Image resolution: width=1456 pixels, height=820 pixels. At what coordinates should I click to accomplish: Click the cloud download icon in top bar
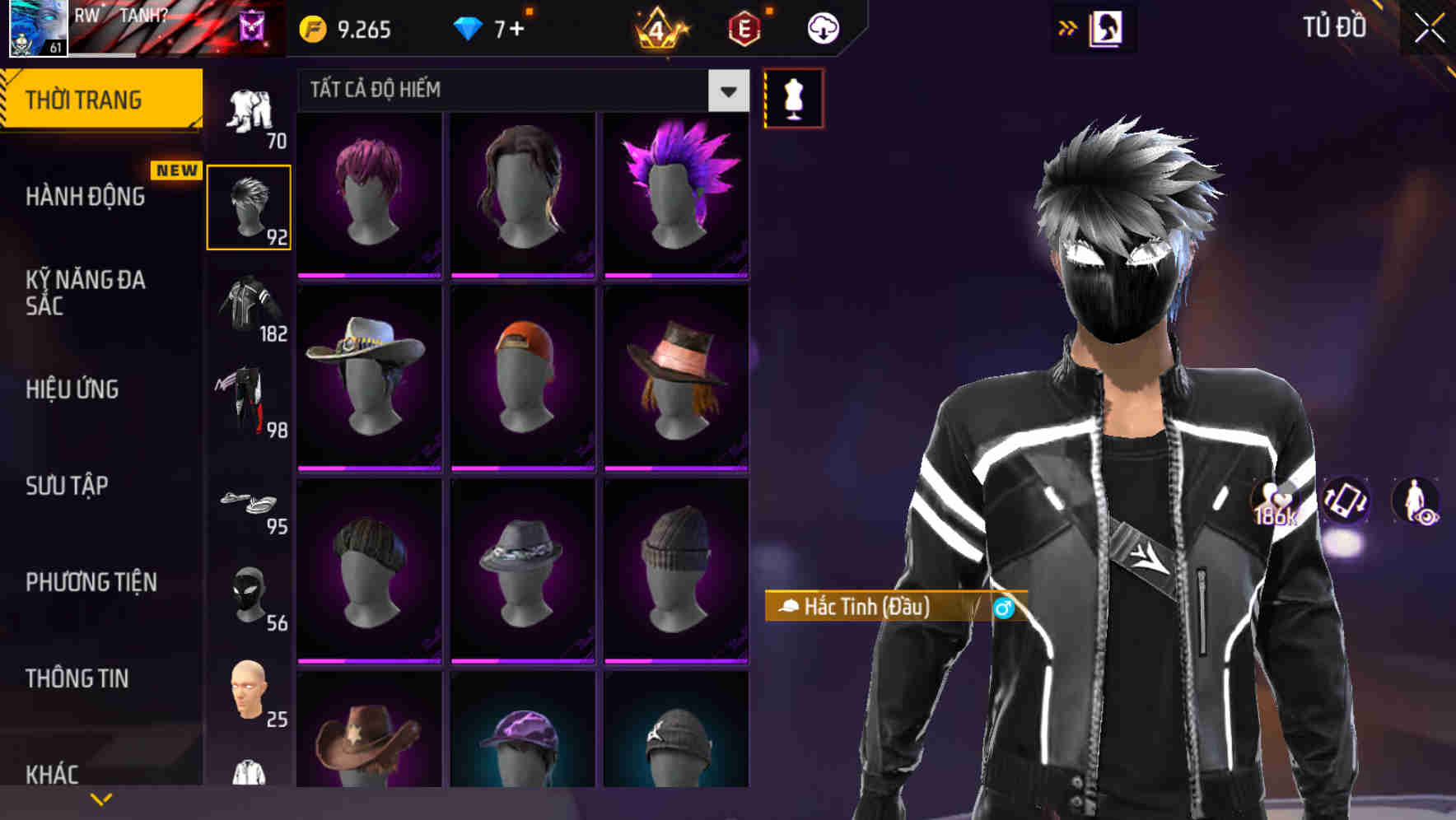[821, 27]
